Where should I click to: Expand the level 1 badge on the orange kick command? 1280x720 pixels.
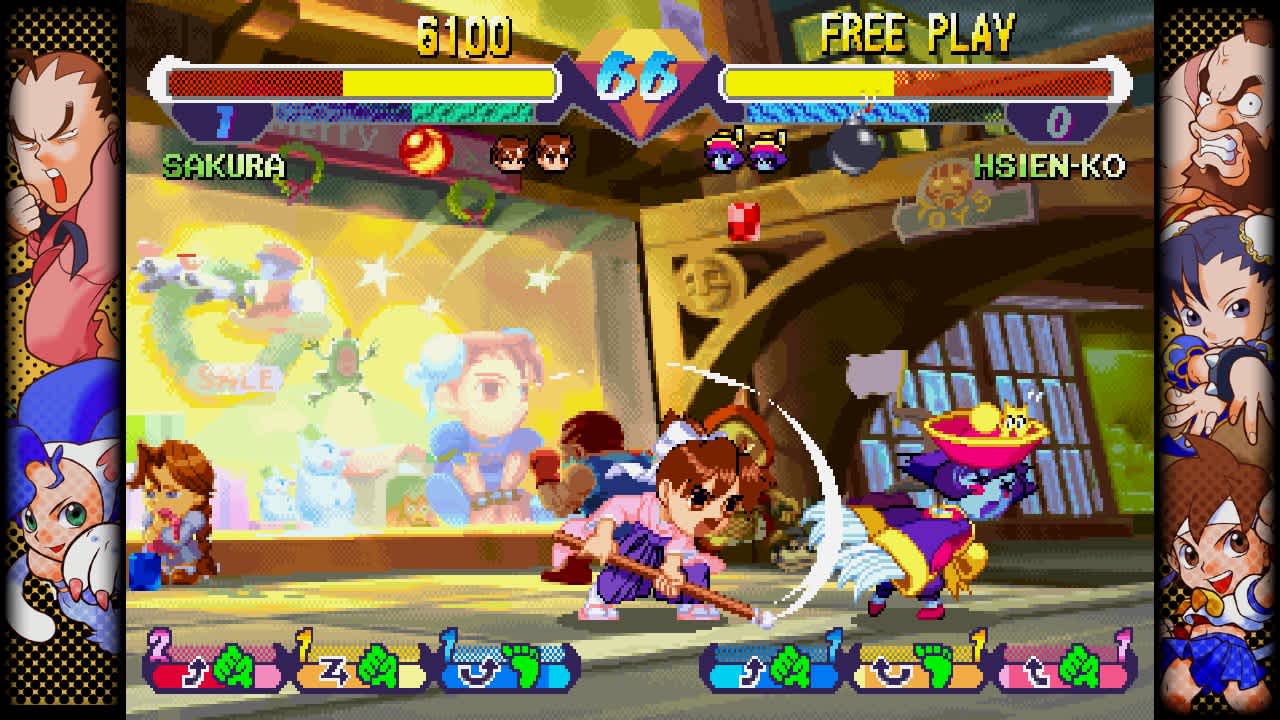(975, 640)
